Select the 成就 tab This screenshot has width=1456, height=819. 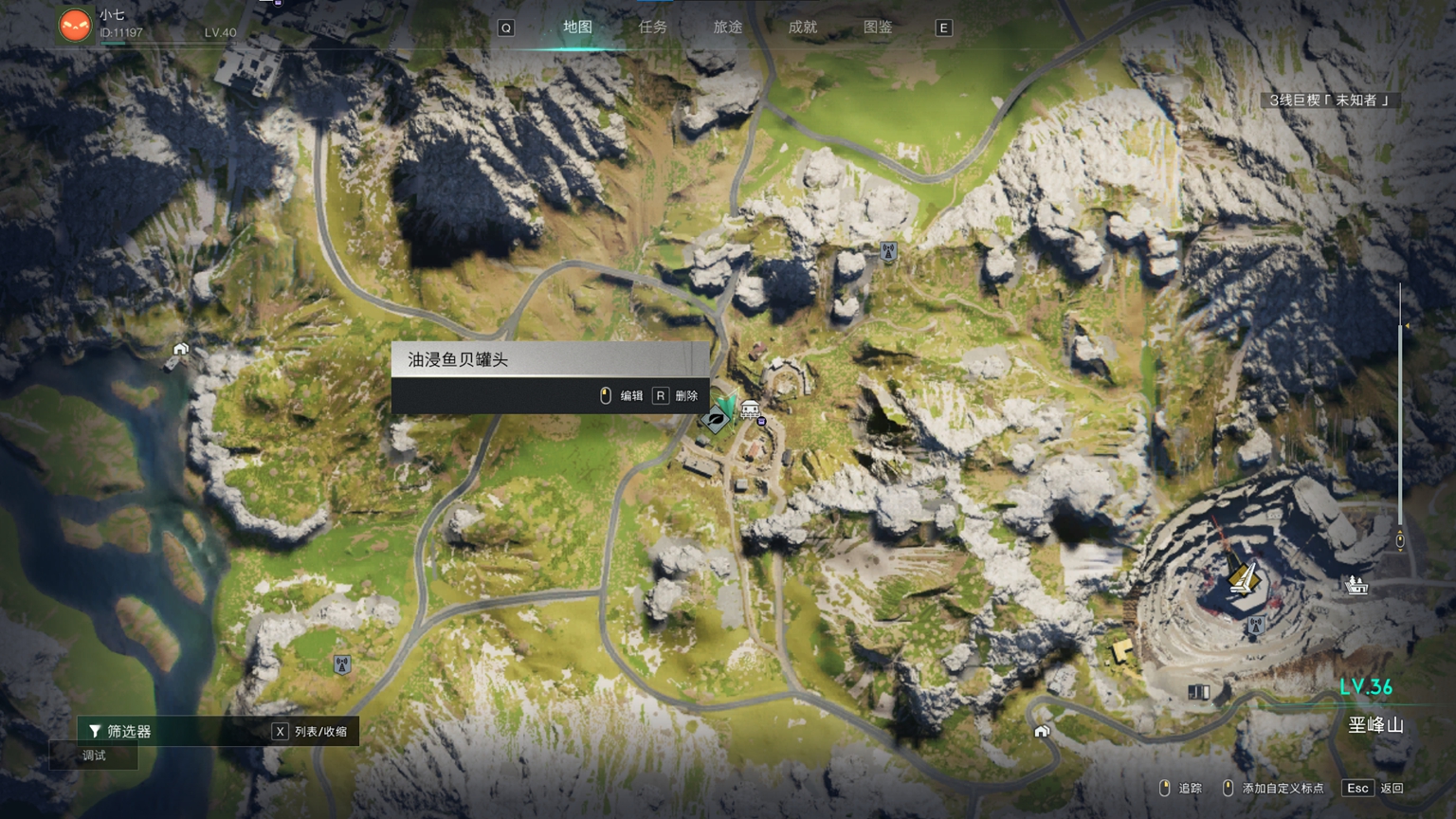(802, 27)
